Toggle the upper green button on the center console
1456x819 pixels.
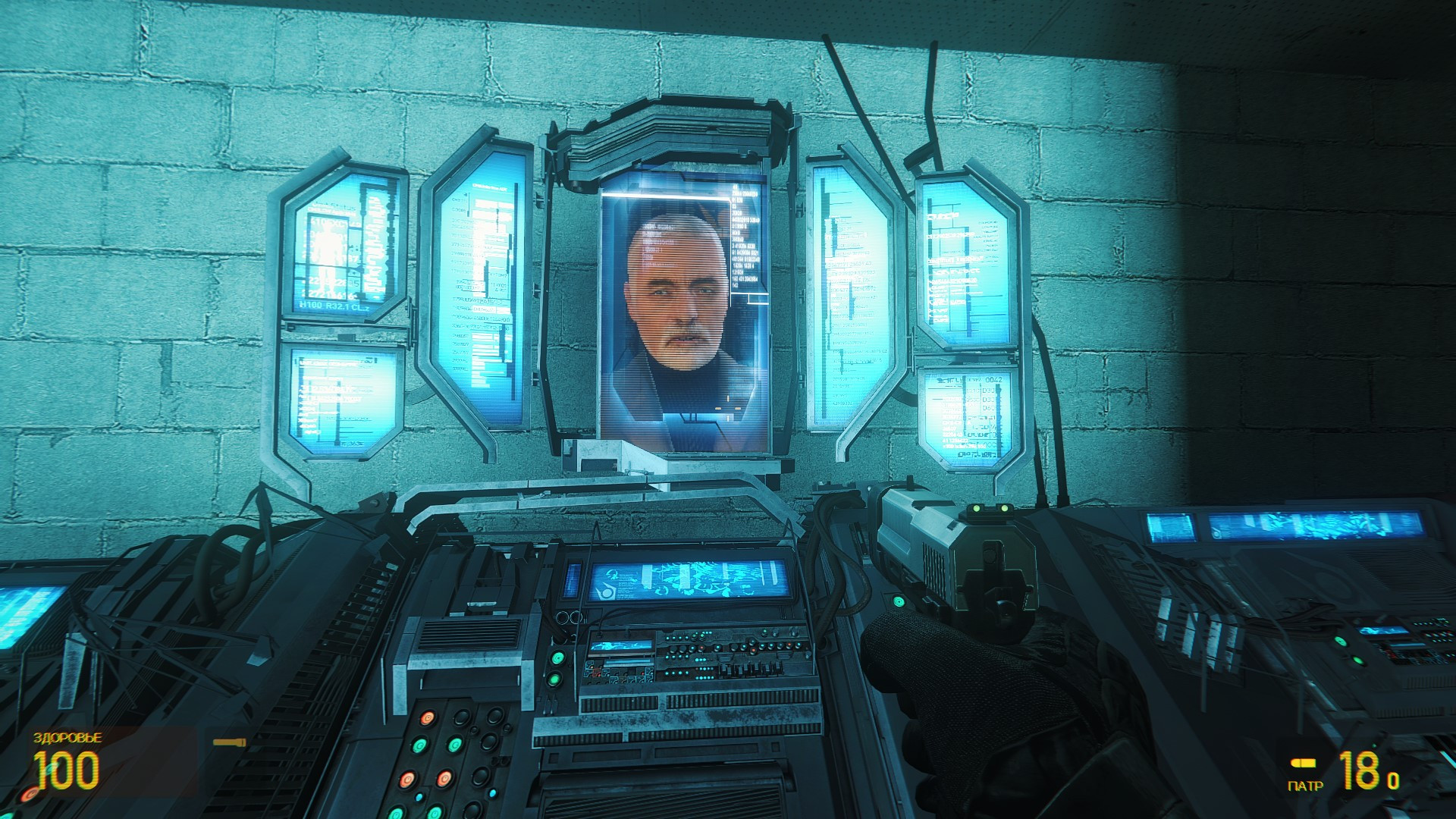pyautogui.click(x=557, y=658)
